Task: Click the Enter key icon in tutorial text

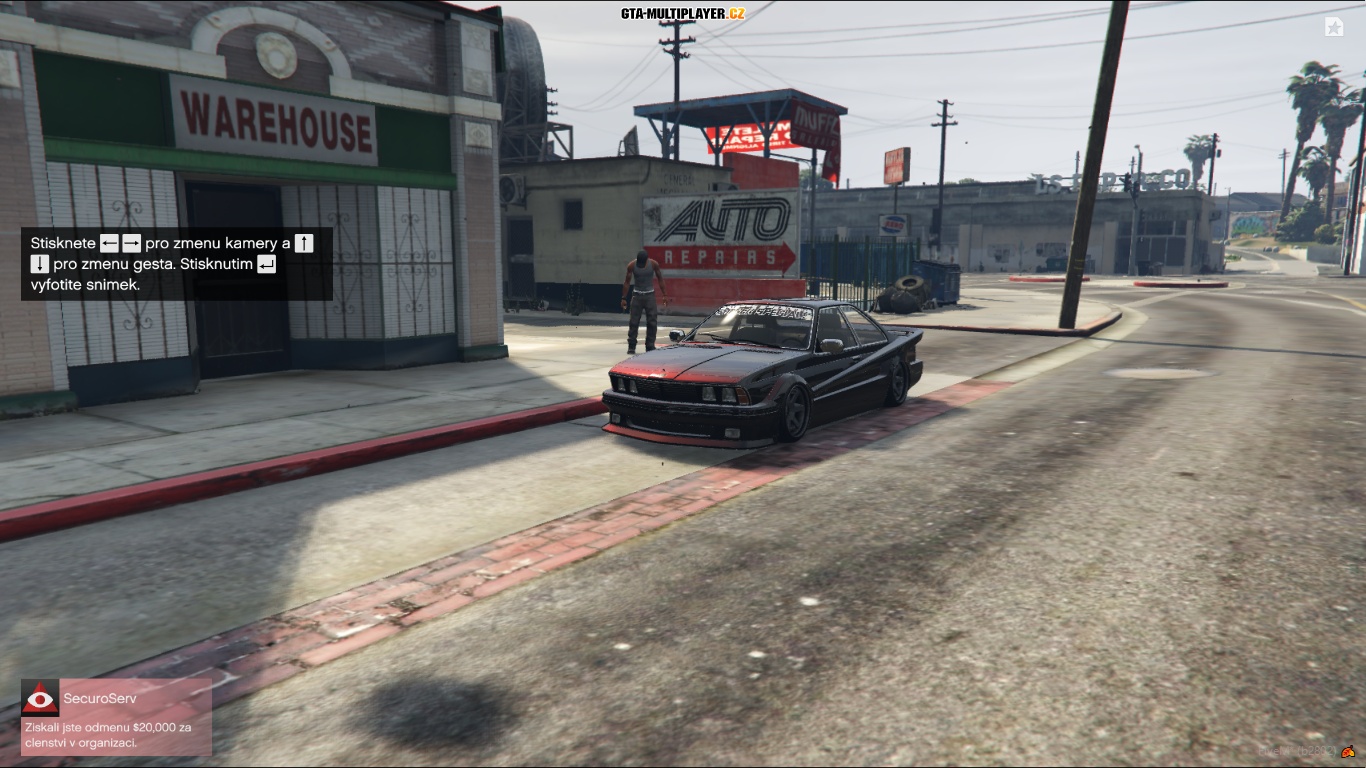Action: (265, 266)
